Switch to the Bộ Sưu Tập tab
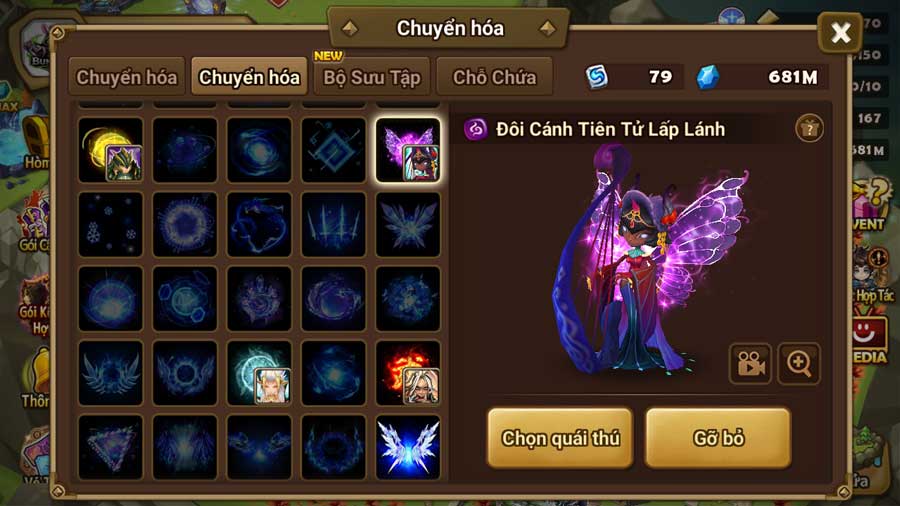 (x=371, y=77)
